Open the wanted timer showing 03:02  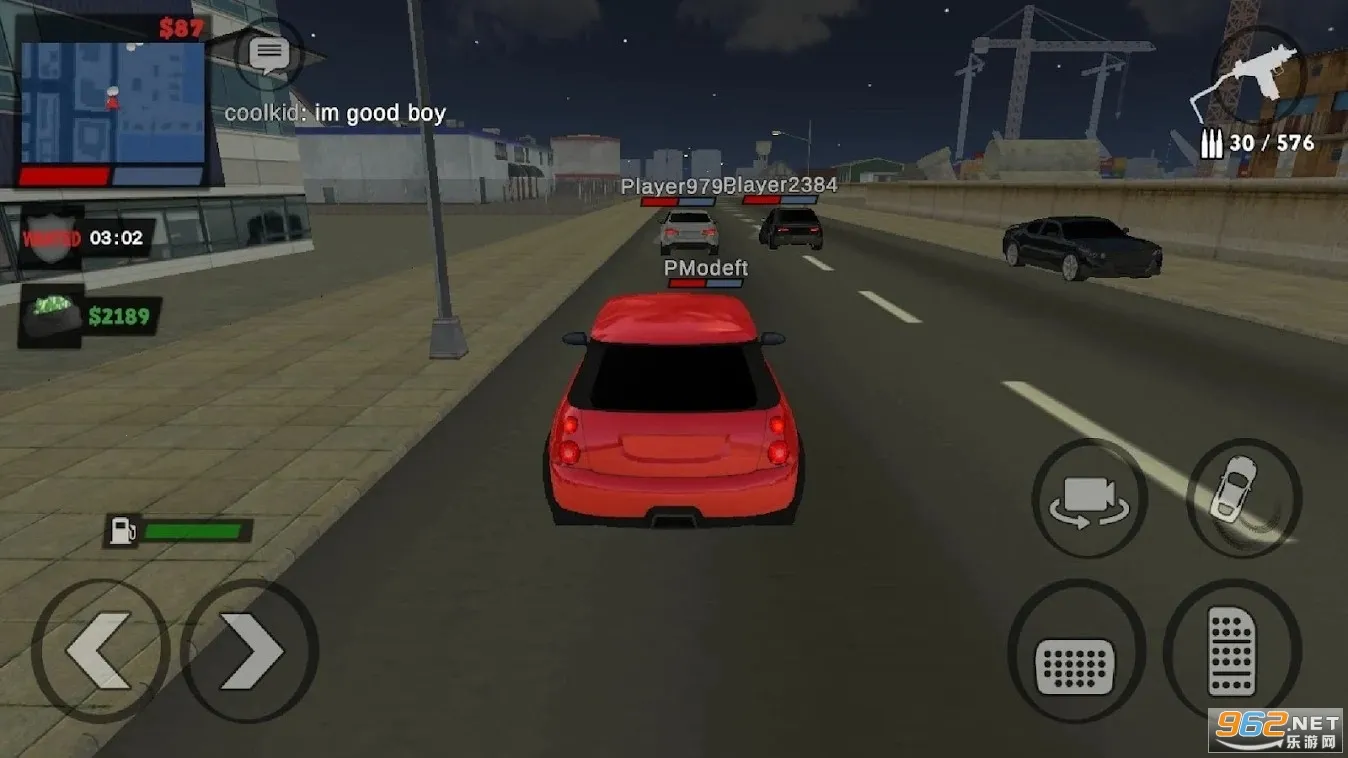pos(118,238)
